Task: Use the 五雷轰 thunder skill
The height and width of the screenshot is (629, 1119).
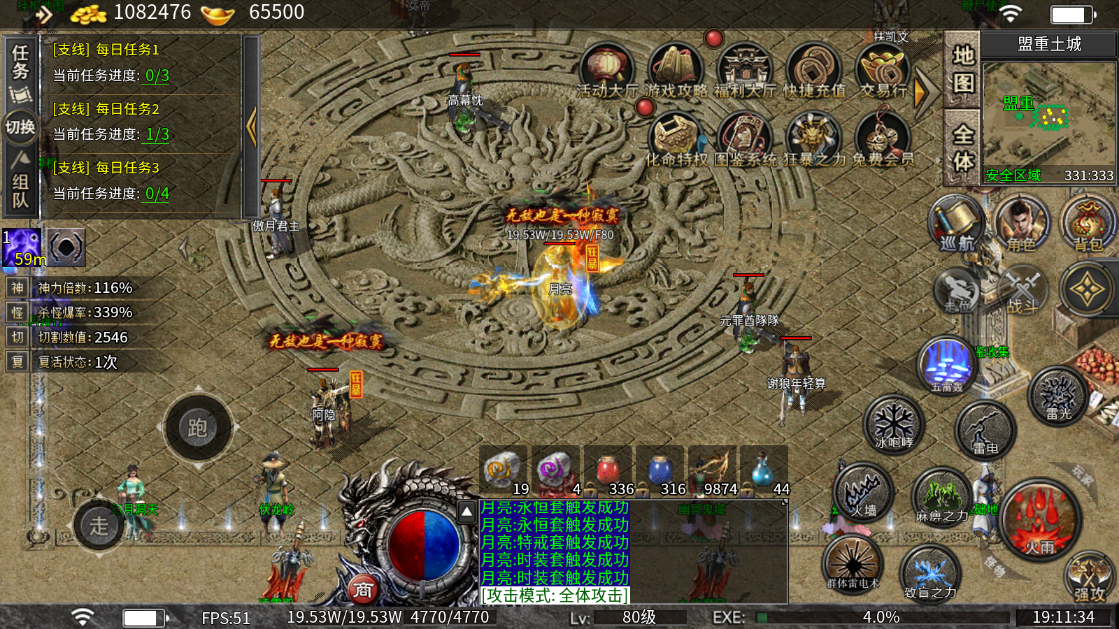Action: pyautogui.click(x=947, y=364)
